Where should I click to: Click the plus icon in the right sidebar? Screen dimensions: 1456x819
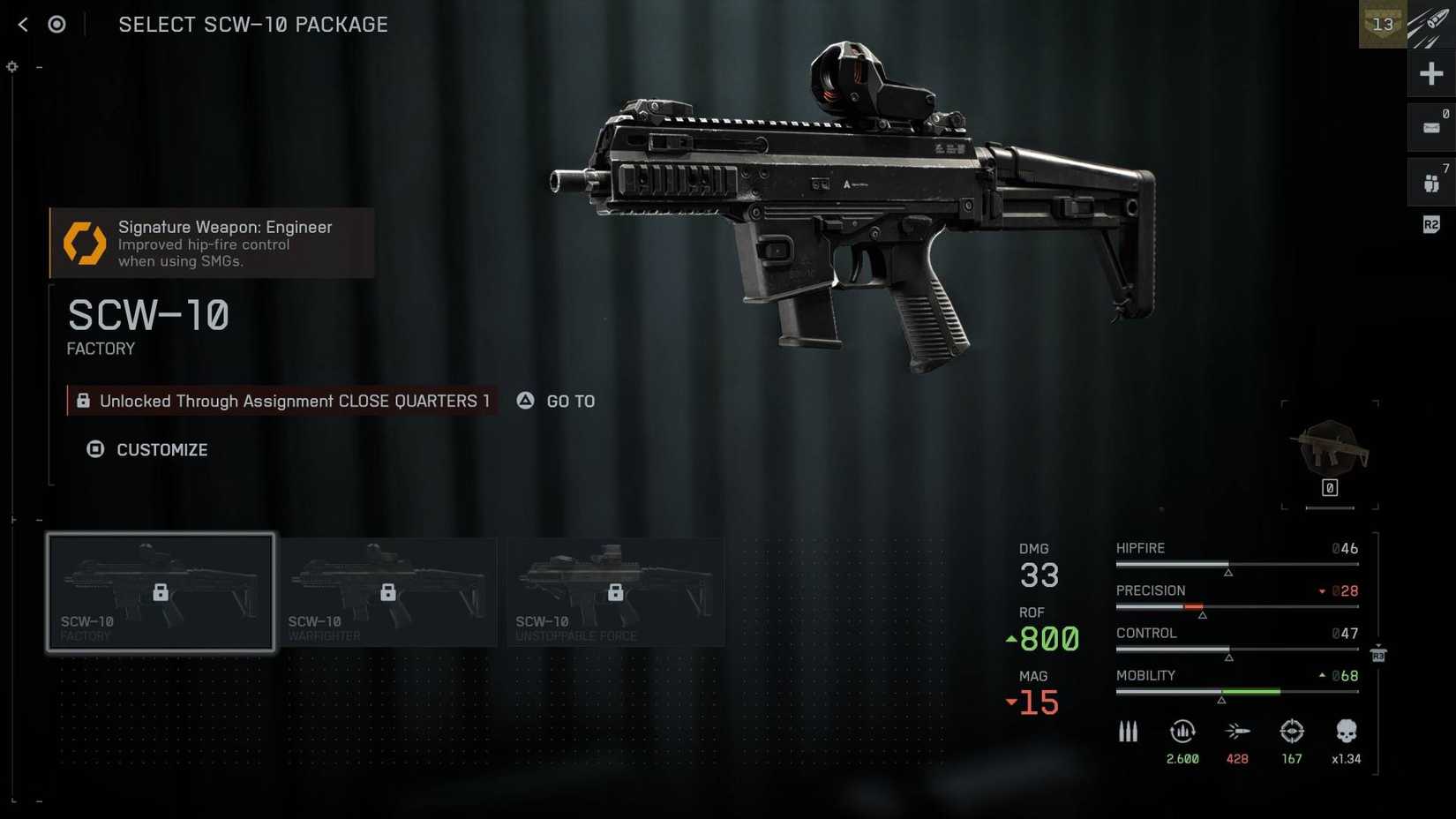1430,74
